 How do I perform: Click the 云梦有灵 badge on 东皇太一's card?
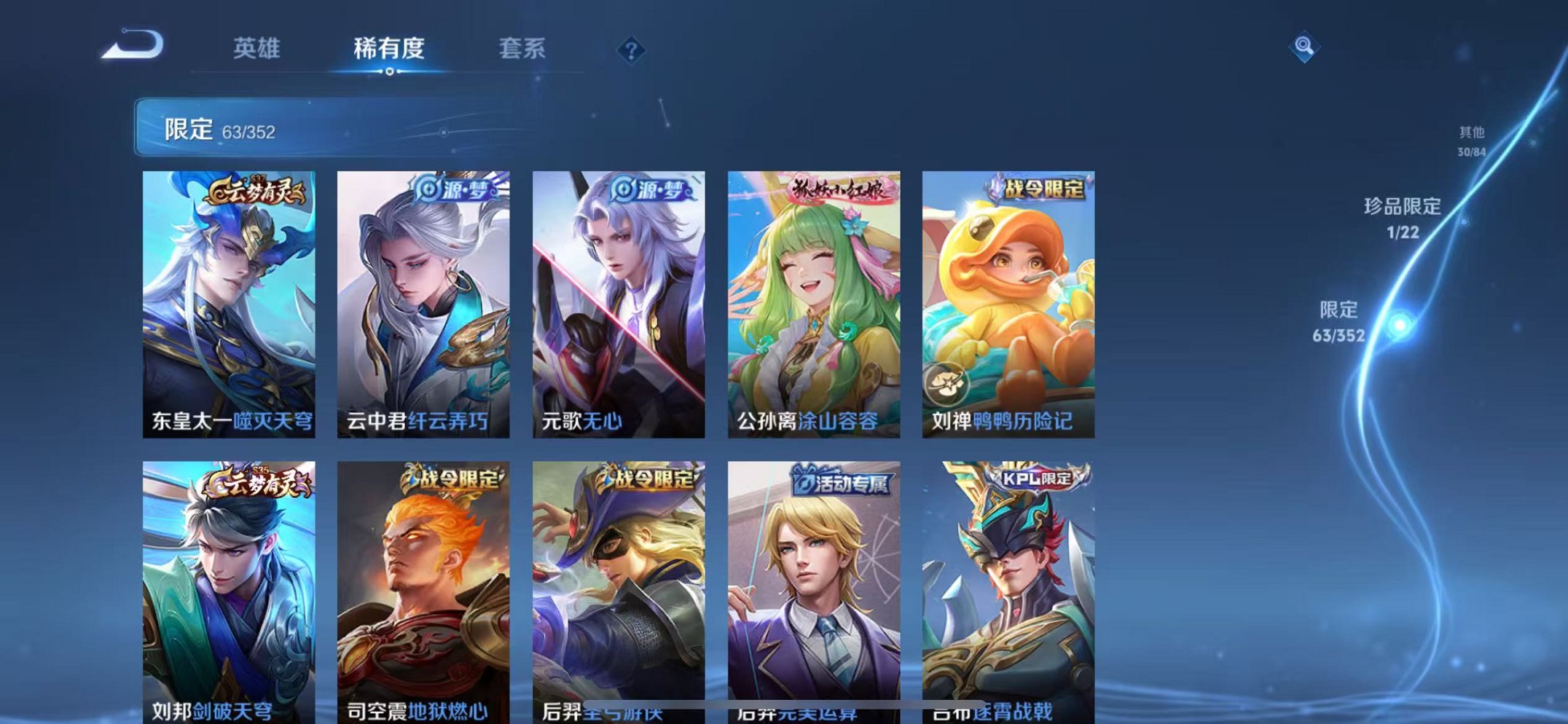pyautogui.click(x=256, y=193)
